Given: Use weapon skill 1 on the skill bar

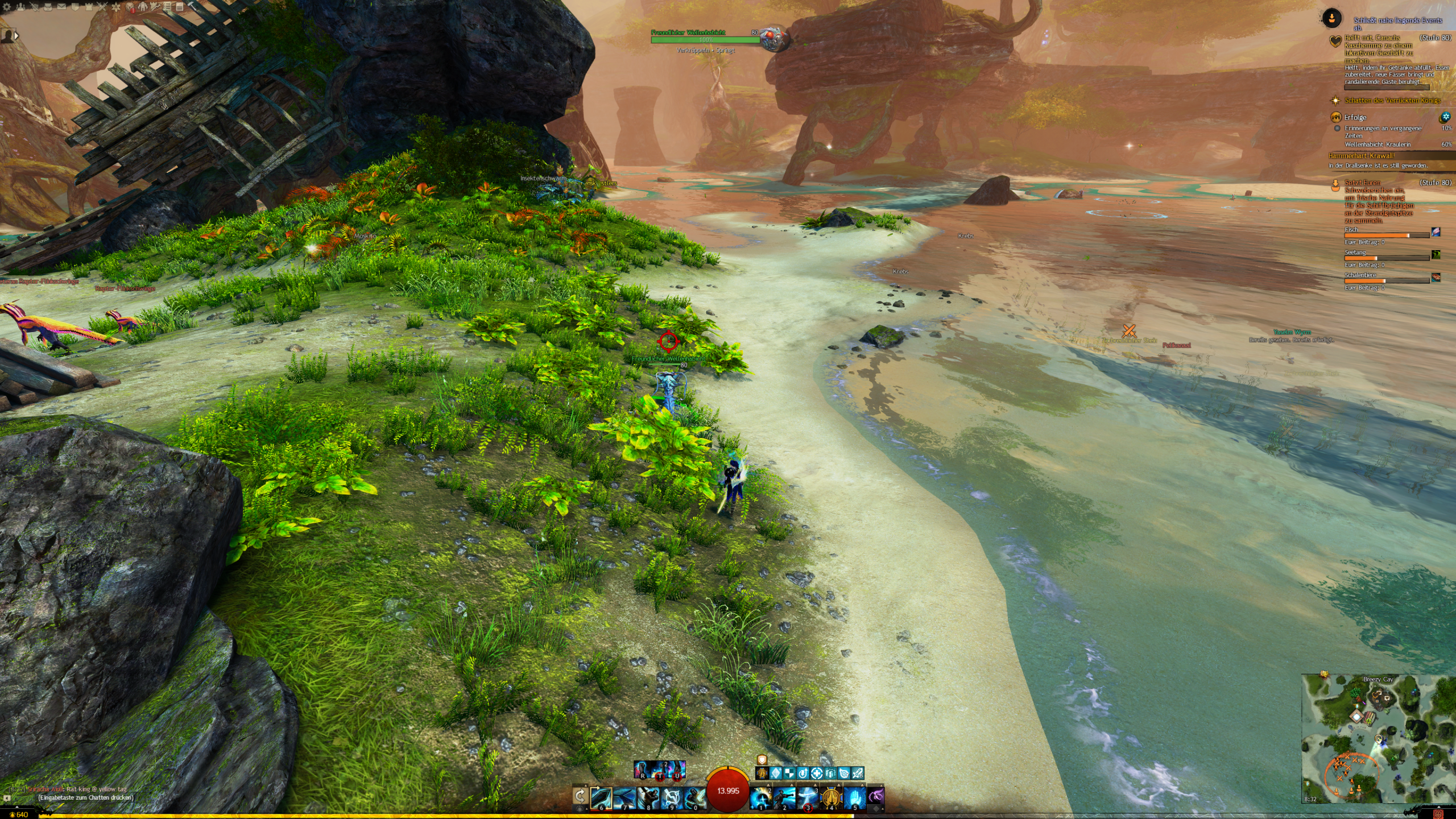Looking at the screenshot, I should [x=760, y=798].
